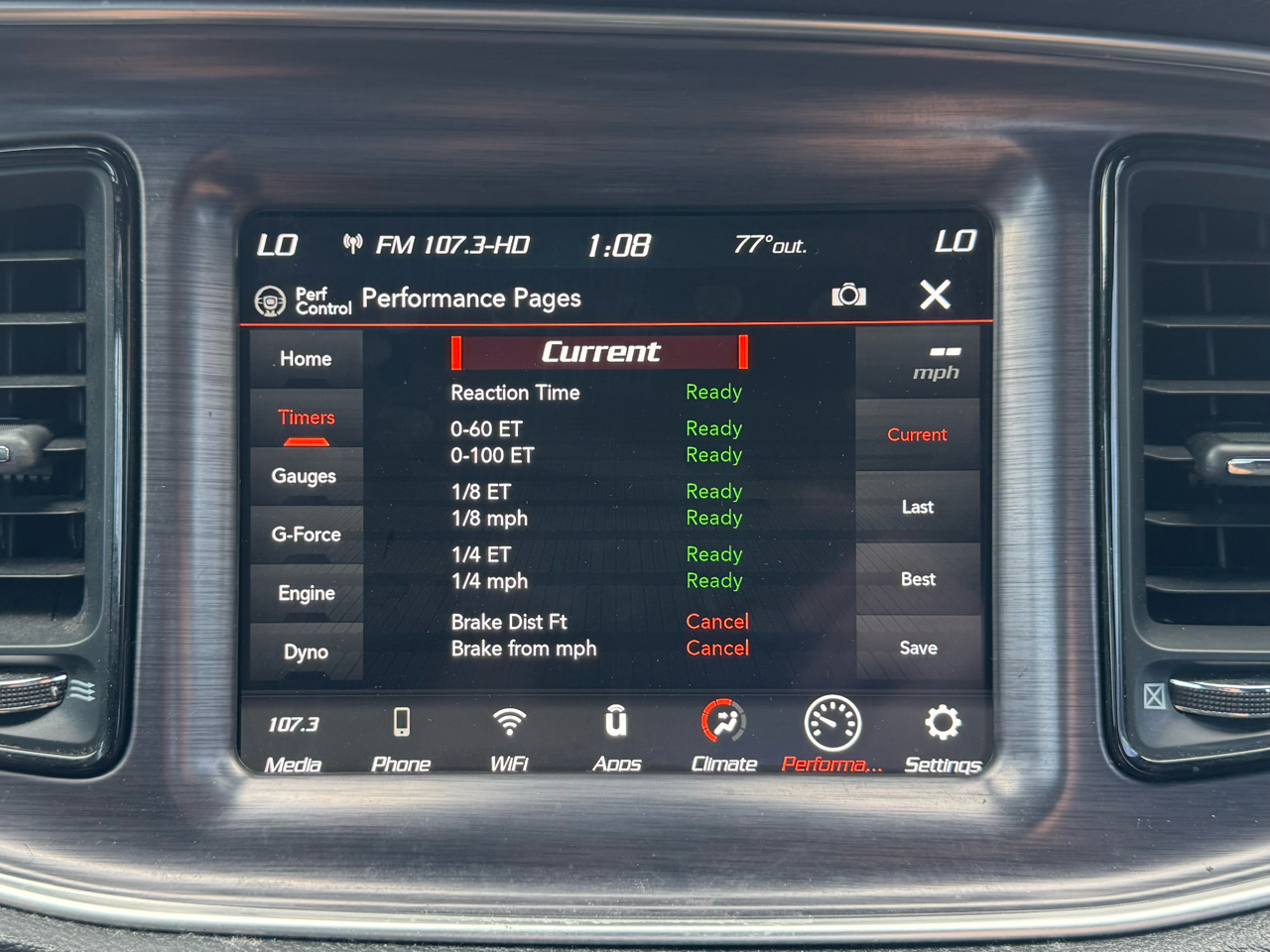Open the G-Force page
The height and width of the screenshot is (952, 1270).
point(306,535)
